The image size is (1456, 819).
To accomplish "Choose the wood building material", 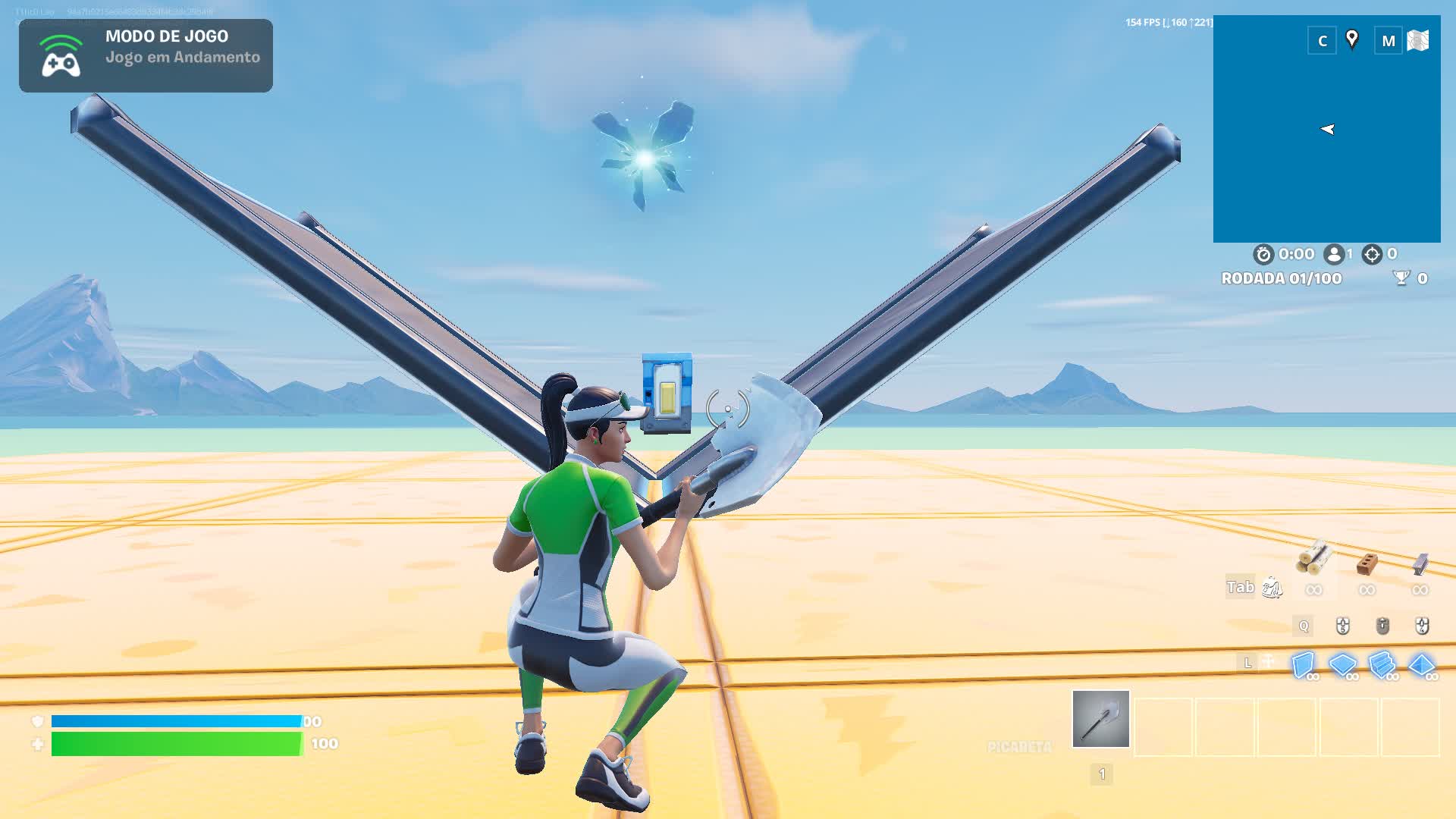I will [x=1314, y=560].
